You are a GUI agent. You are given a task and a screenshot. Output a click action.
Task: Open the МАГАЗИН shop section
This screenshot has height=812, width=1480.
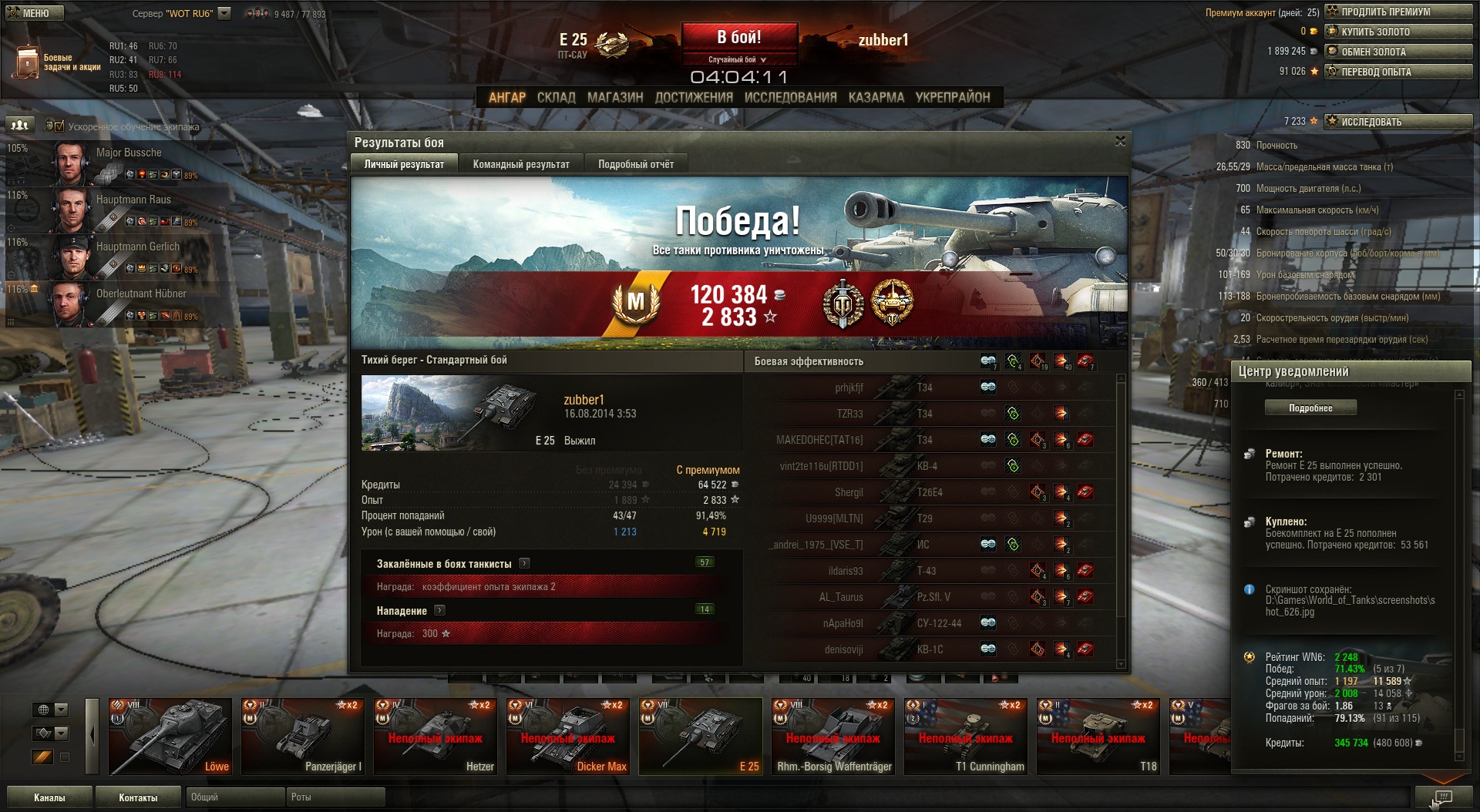[x=615, y=97]
